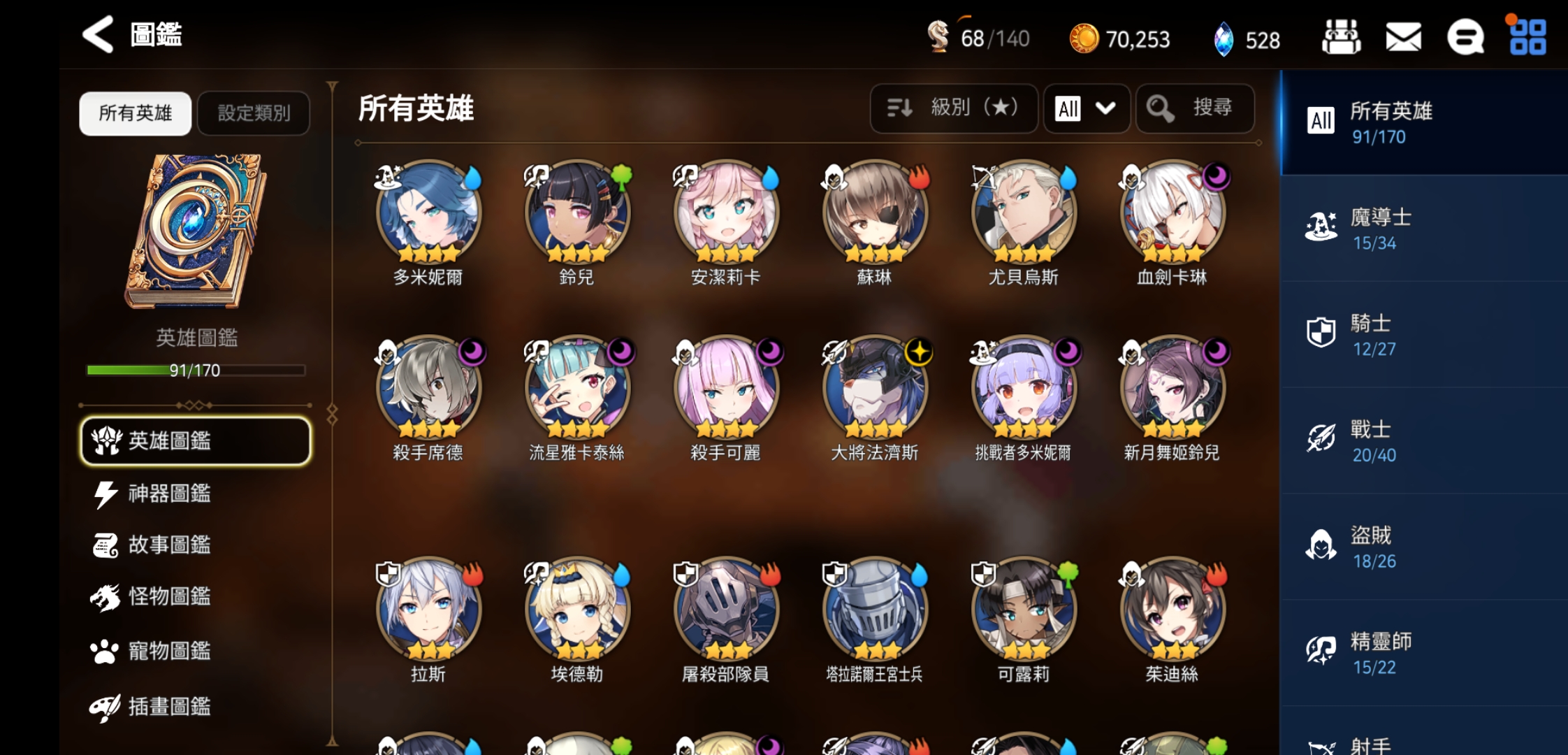Tap the back arrow next to 圖鑑
Screen dimensions: 1568x755
click(x=97, y=36)
